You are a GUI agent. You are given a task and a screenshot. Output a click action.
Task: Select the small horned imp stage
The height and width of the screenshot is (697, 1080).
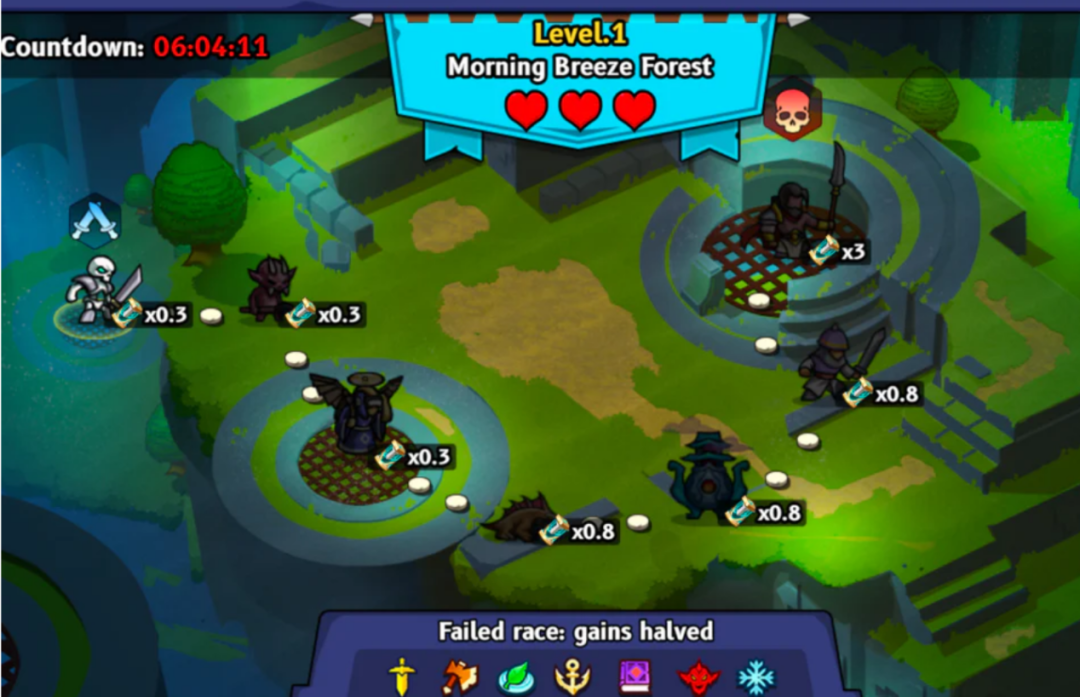(270, 289)
